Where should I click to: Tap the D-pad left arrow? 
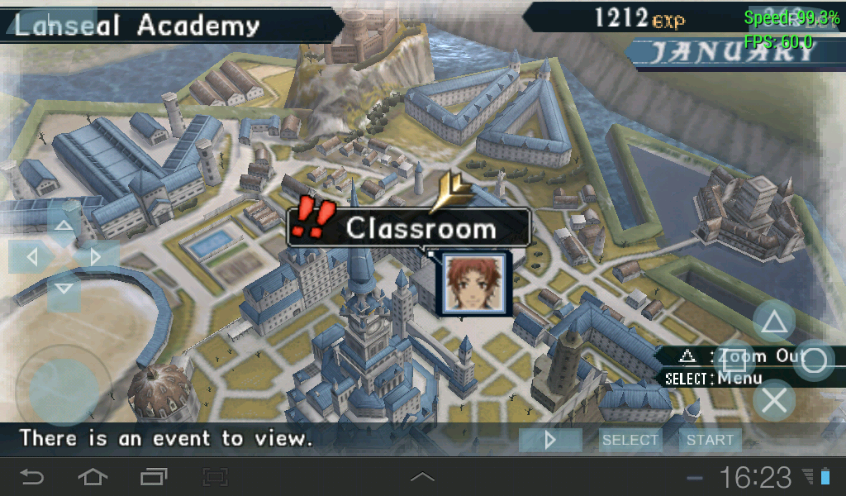31,257
